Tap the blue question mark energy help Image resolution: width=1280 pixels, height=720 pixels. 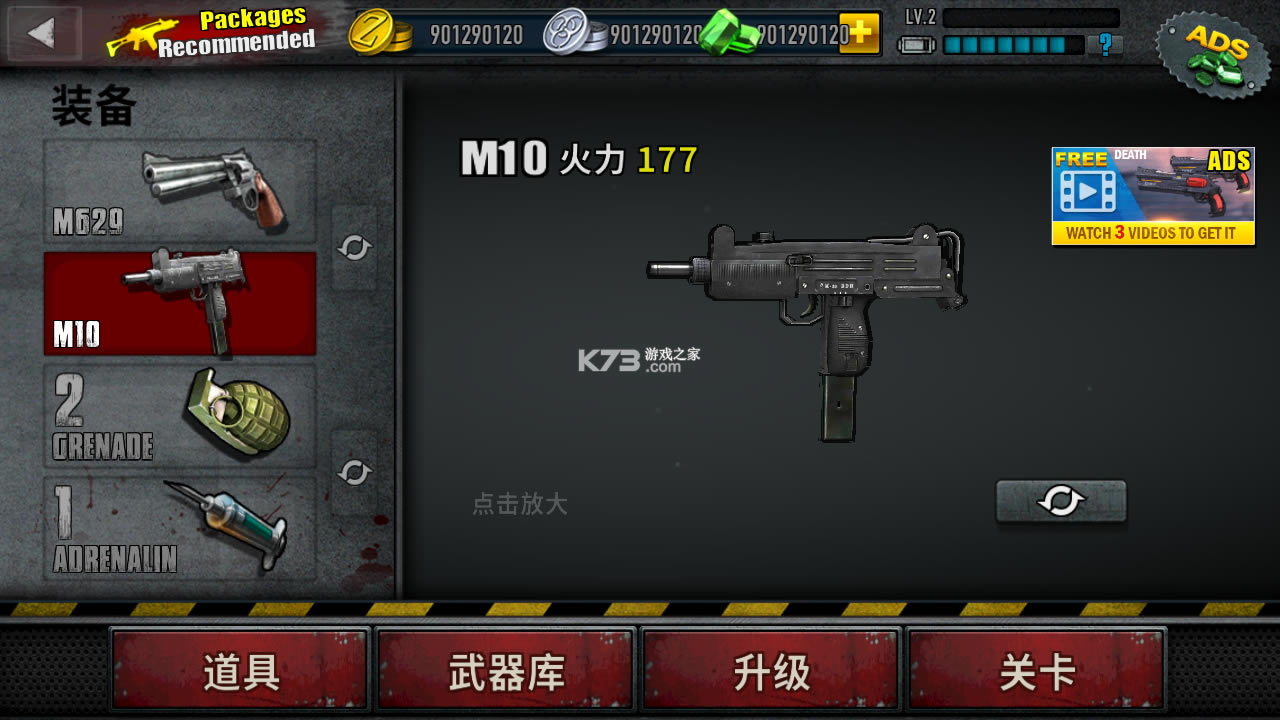point(1104,45)
